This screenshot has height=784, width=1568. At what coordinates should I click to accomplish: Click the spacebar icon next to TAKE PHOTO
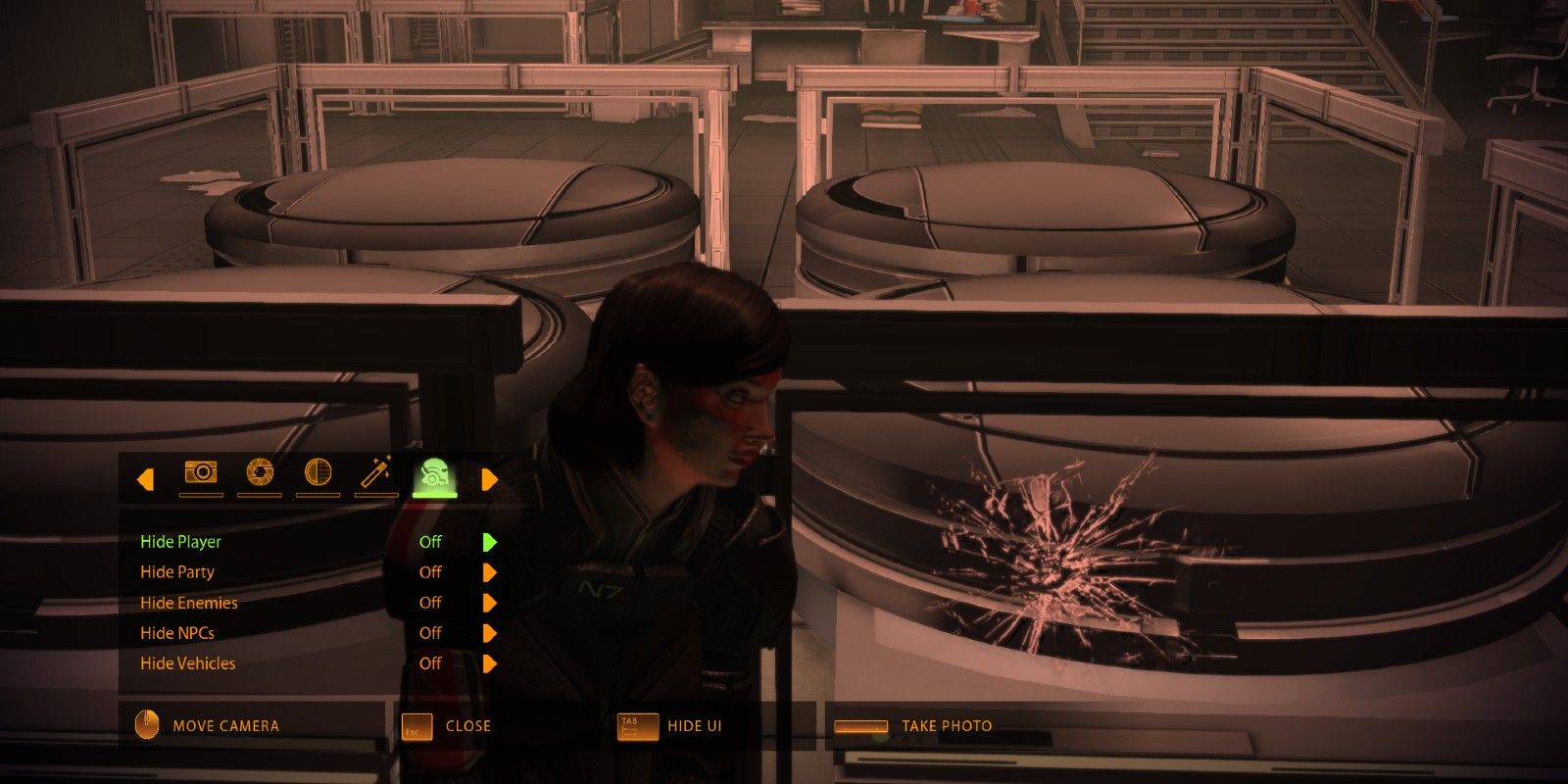(860, 726)
